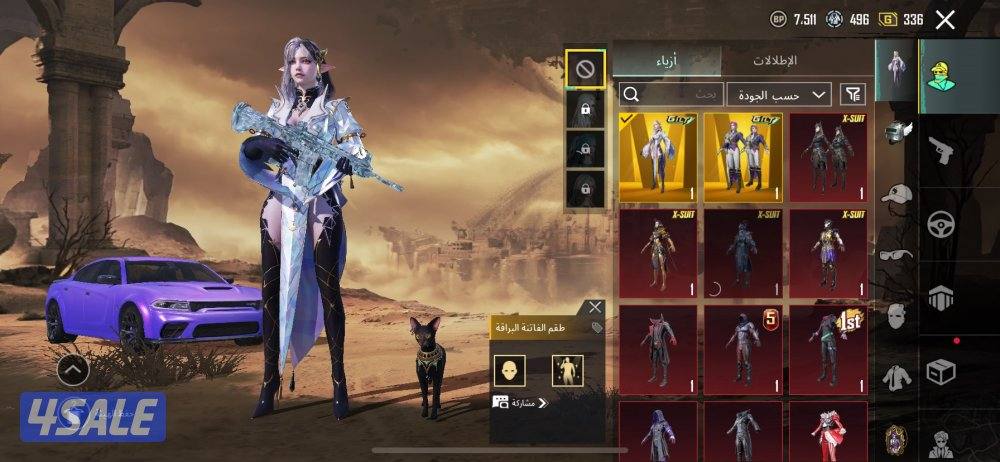The image size is (1000, 462).
Task: Expand the up-arrow circle button
Action: [x=73, y=370]
